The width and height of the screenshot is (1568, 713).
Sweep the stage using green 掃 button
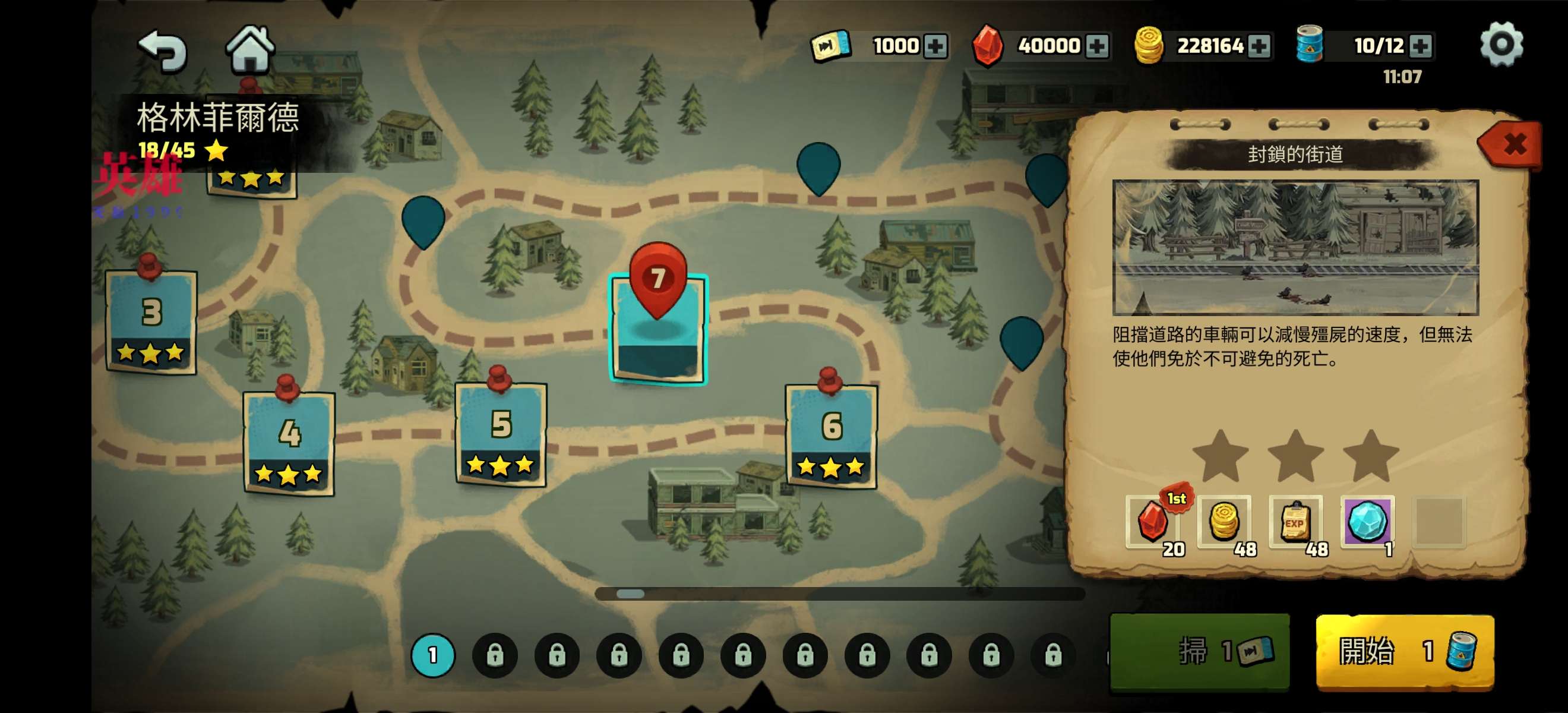tap(1199, 651)
